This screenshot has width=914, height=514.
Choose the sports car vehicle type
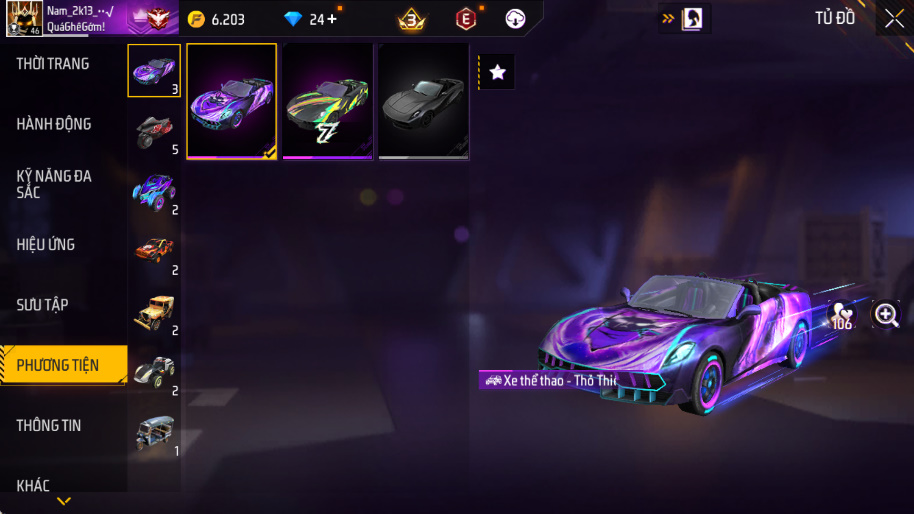[154, 70]
